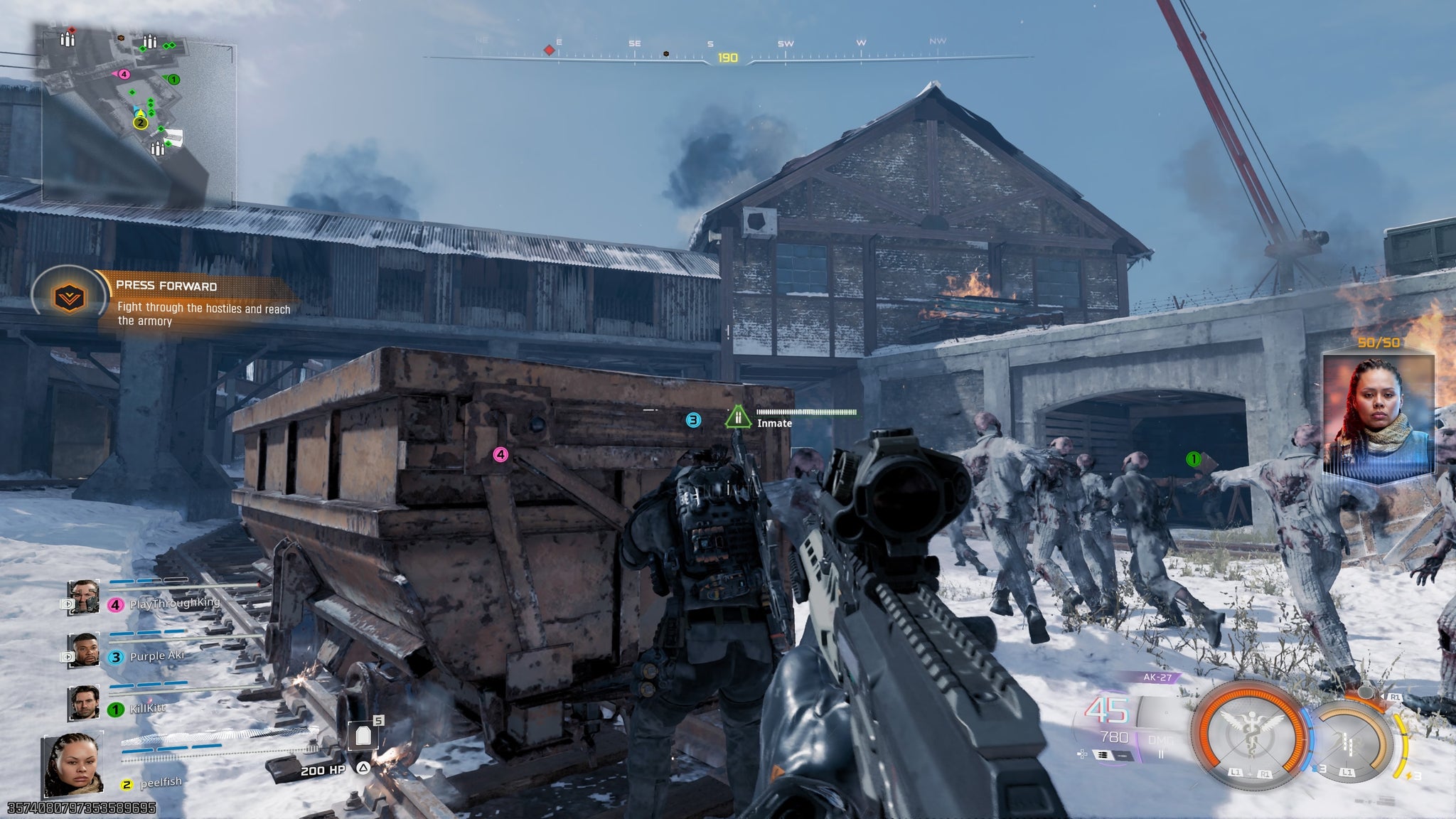This screenshot has height=819, width=1456.
Task: Click the controller dpad icon near ammo counter
Action: tap(1081, 755)
